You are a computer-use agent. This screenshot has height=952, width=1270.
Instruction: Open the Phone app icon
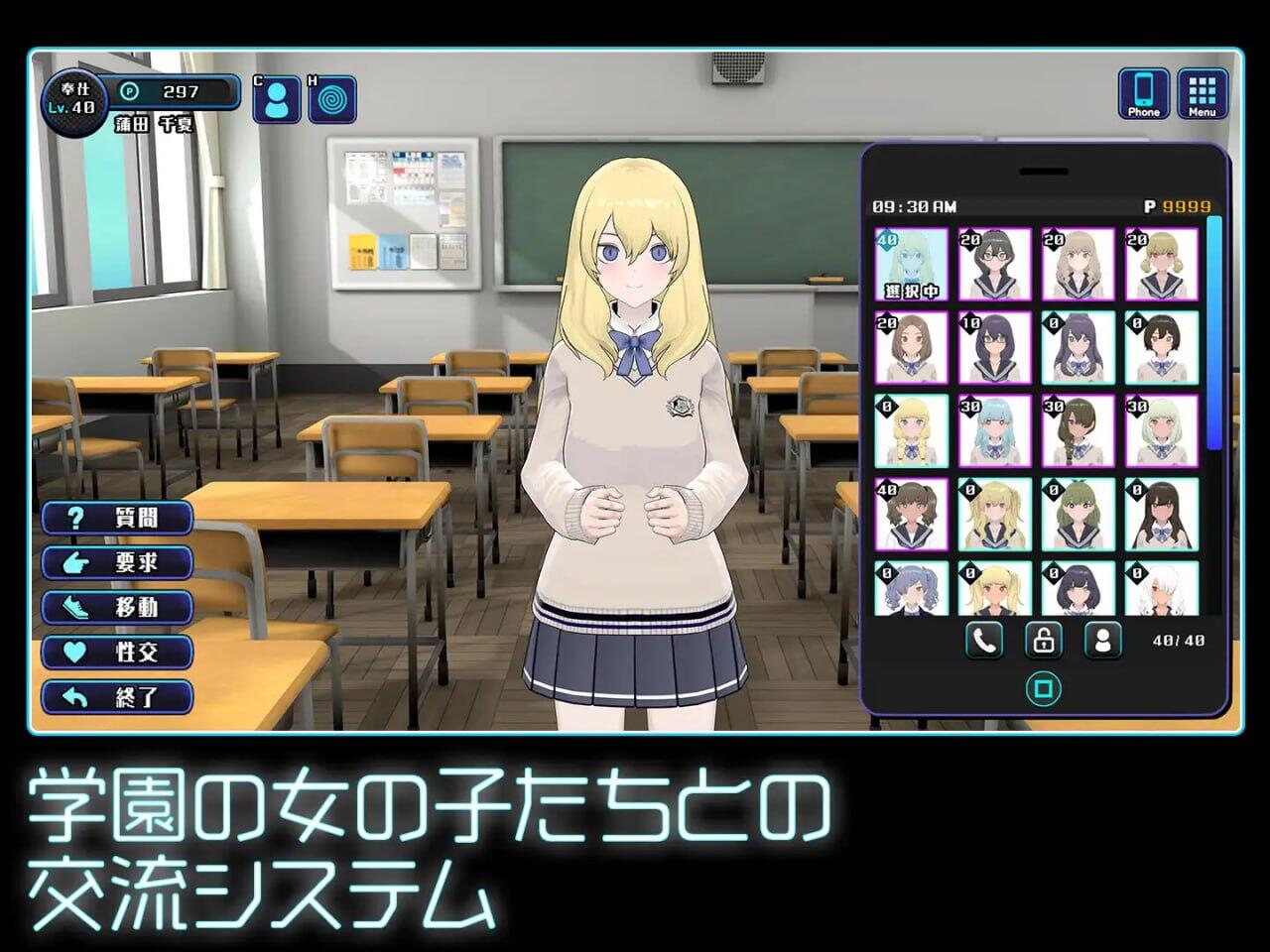1143,94
